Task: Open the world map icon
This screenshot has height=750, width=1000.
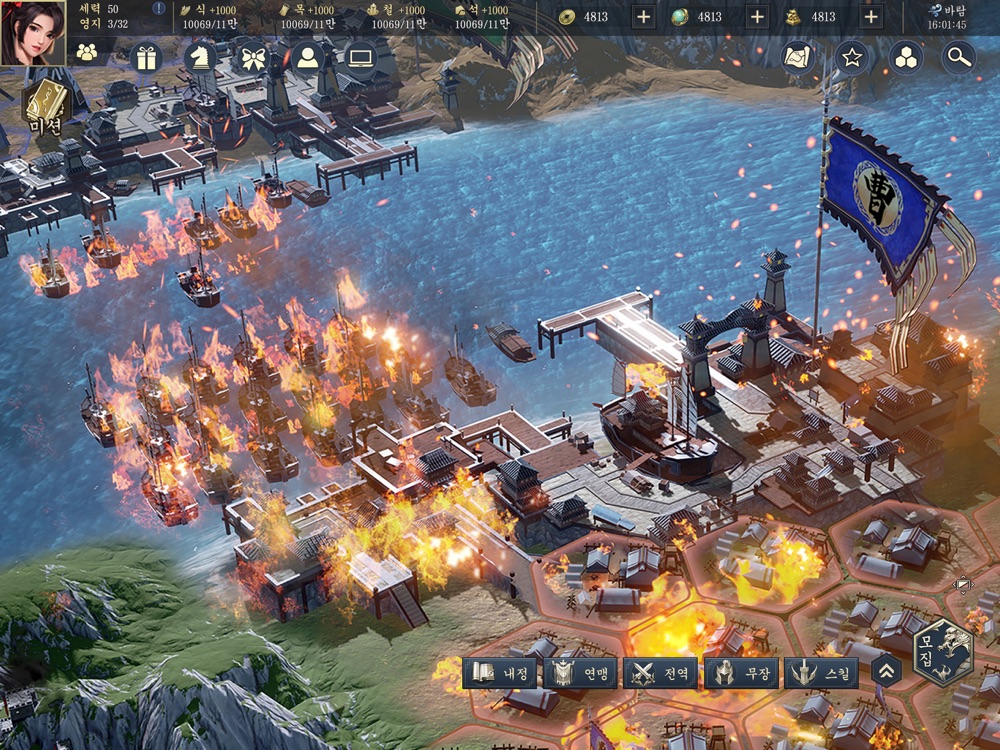Action: (799, 58)
